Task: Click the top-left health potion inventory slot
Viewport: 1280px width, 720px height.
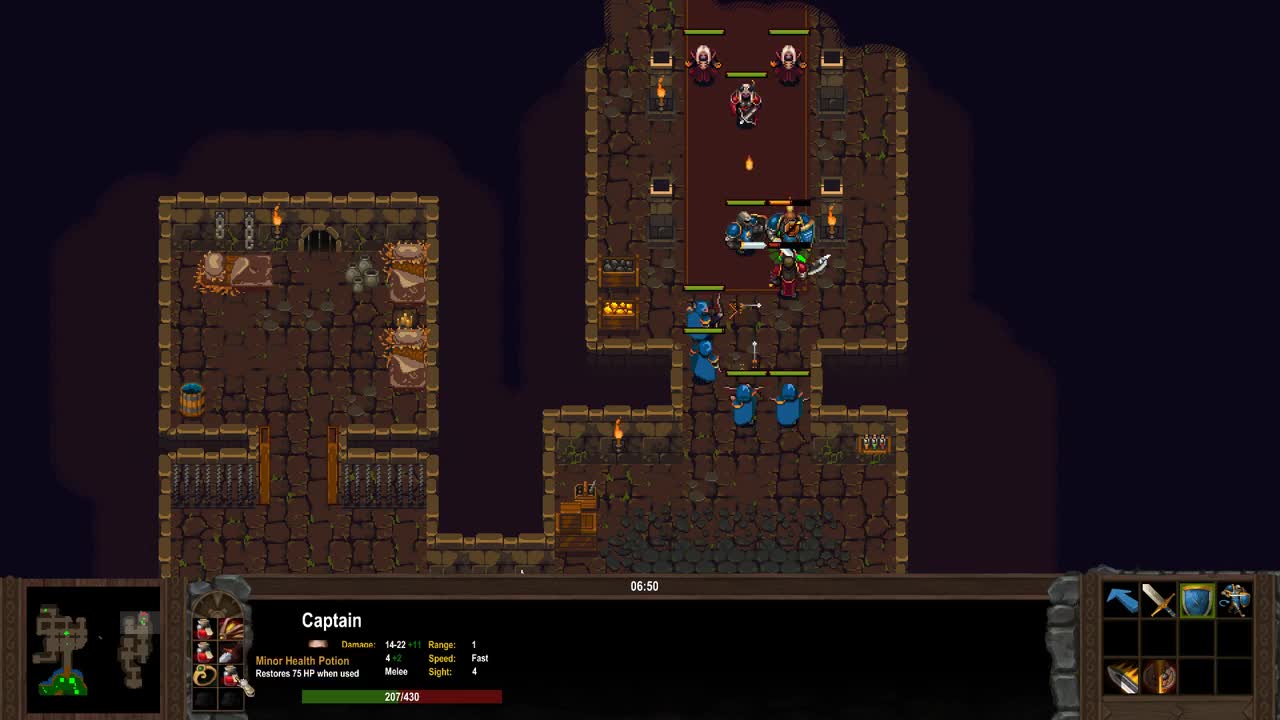Action: [203, 628]
